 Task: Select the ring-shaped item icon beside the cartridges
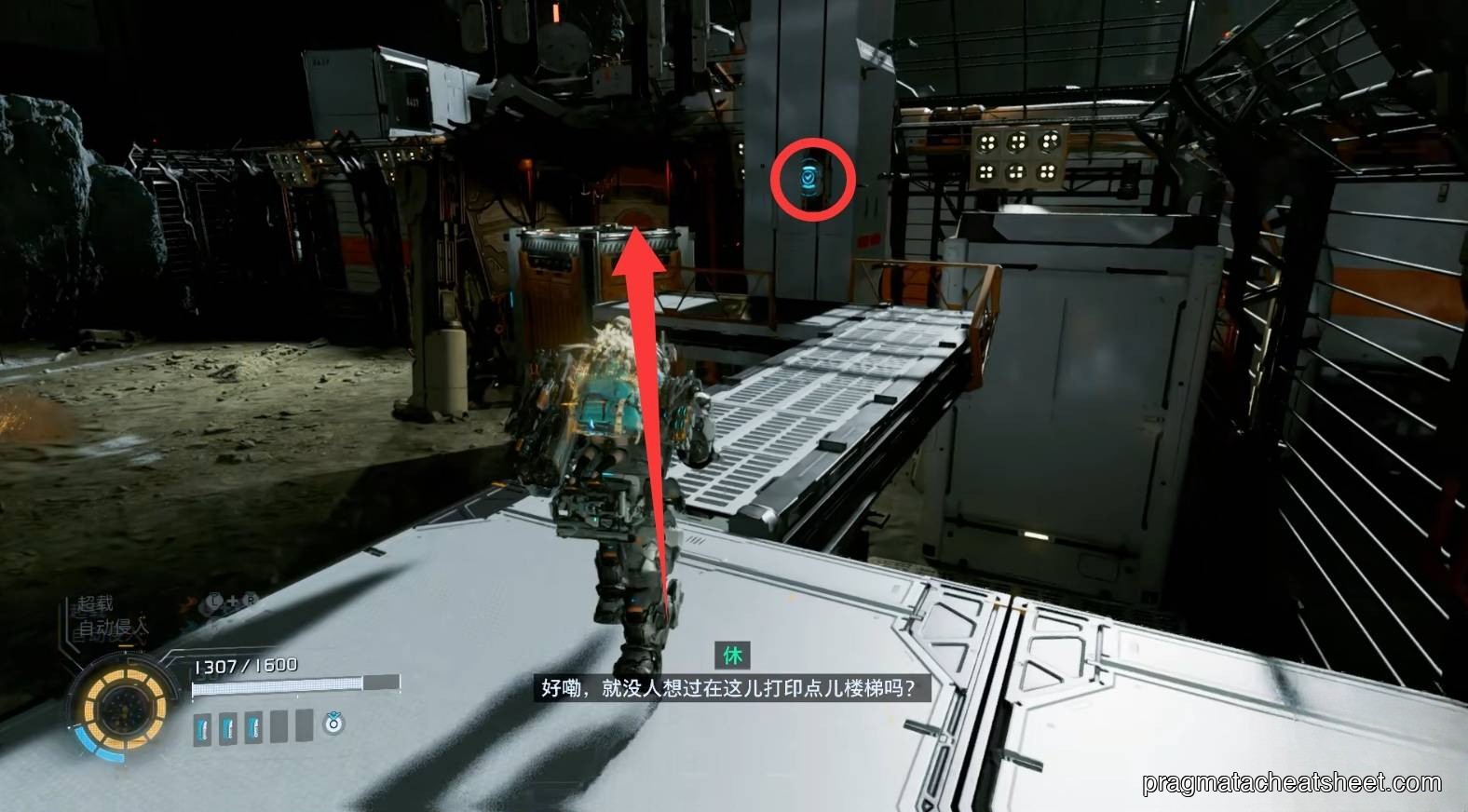point(333,723)
